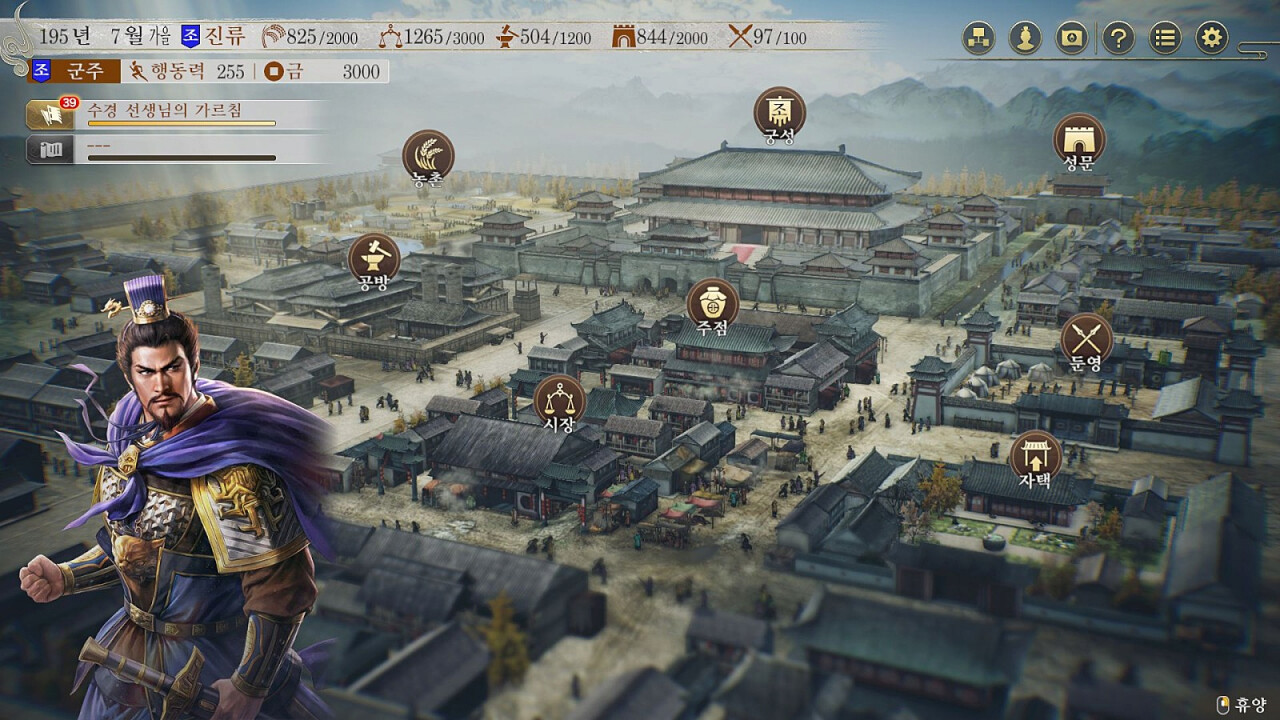Image resolution: width=1280 pixels, height=720 pixels.
Task: Open the 공방 workshop
Action: click(x=374, y=258)
